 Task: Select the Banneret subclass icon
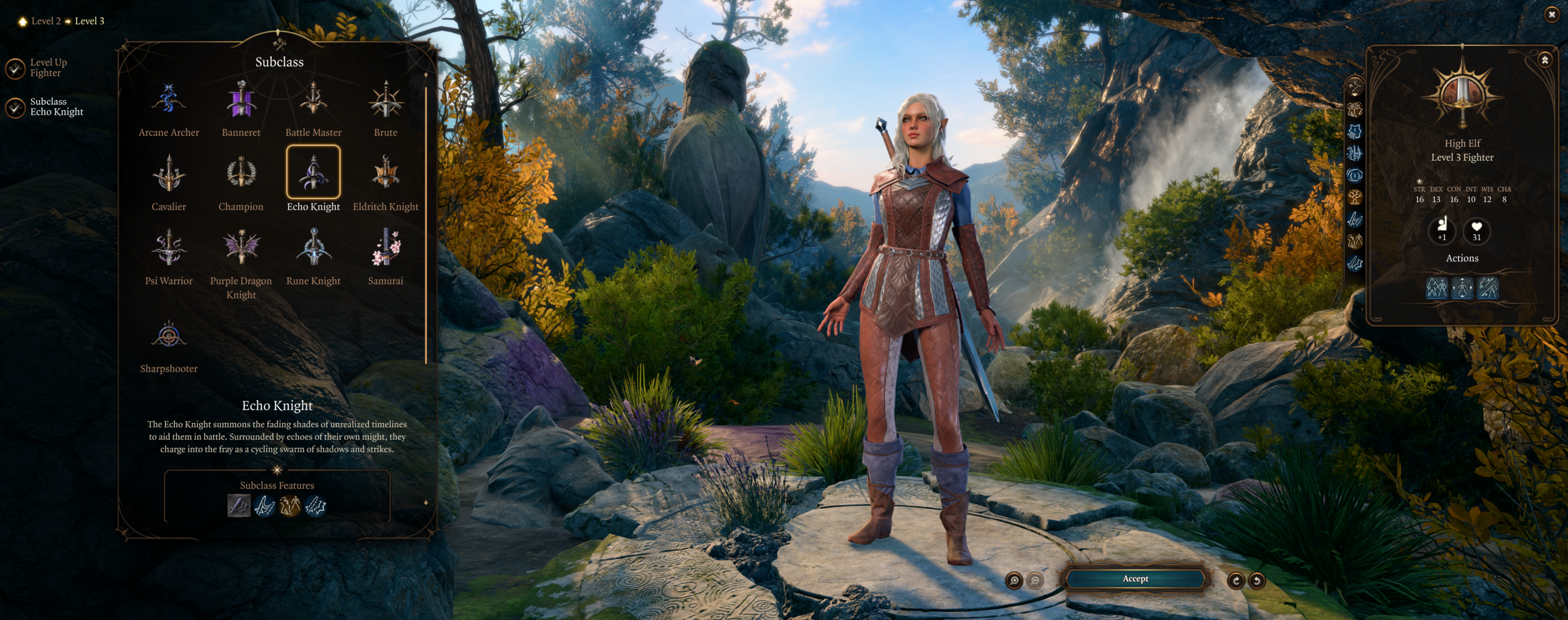[241, 101]
